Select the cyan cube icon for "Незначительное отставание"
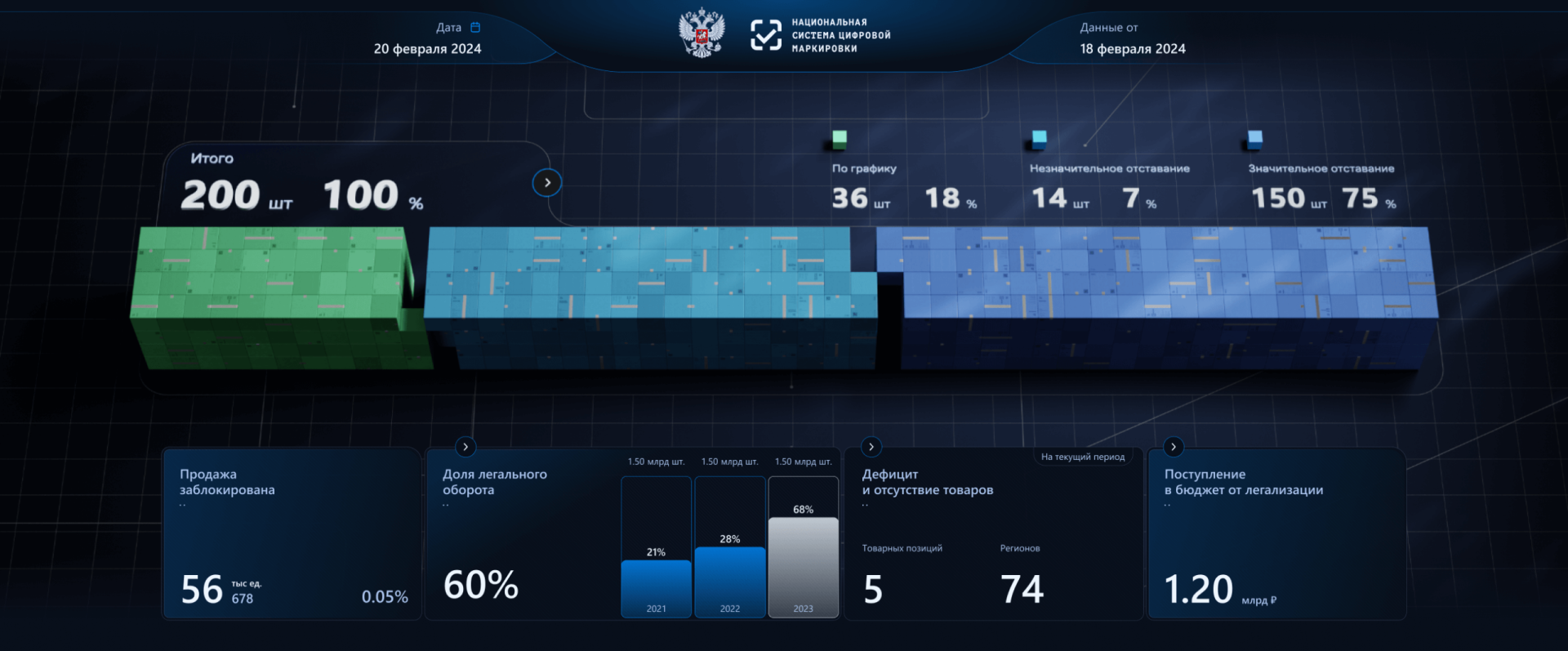Screen dimensions: 1568x651 [1039, 140]
